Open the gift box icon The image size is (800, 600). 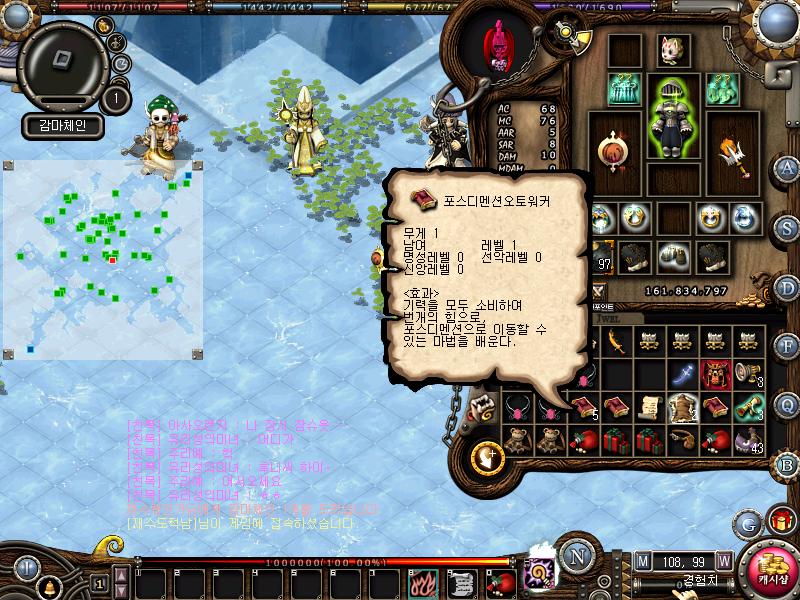click(x=781, y=520)
